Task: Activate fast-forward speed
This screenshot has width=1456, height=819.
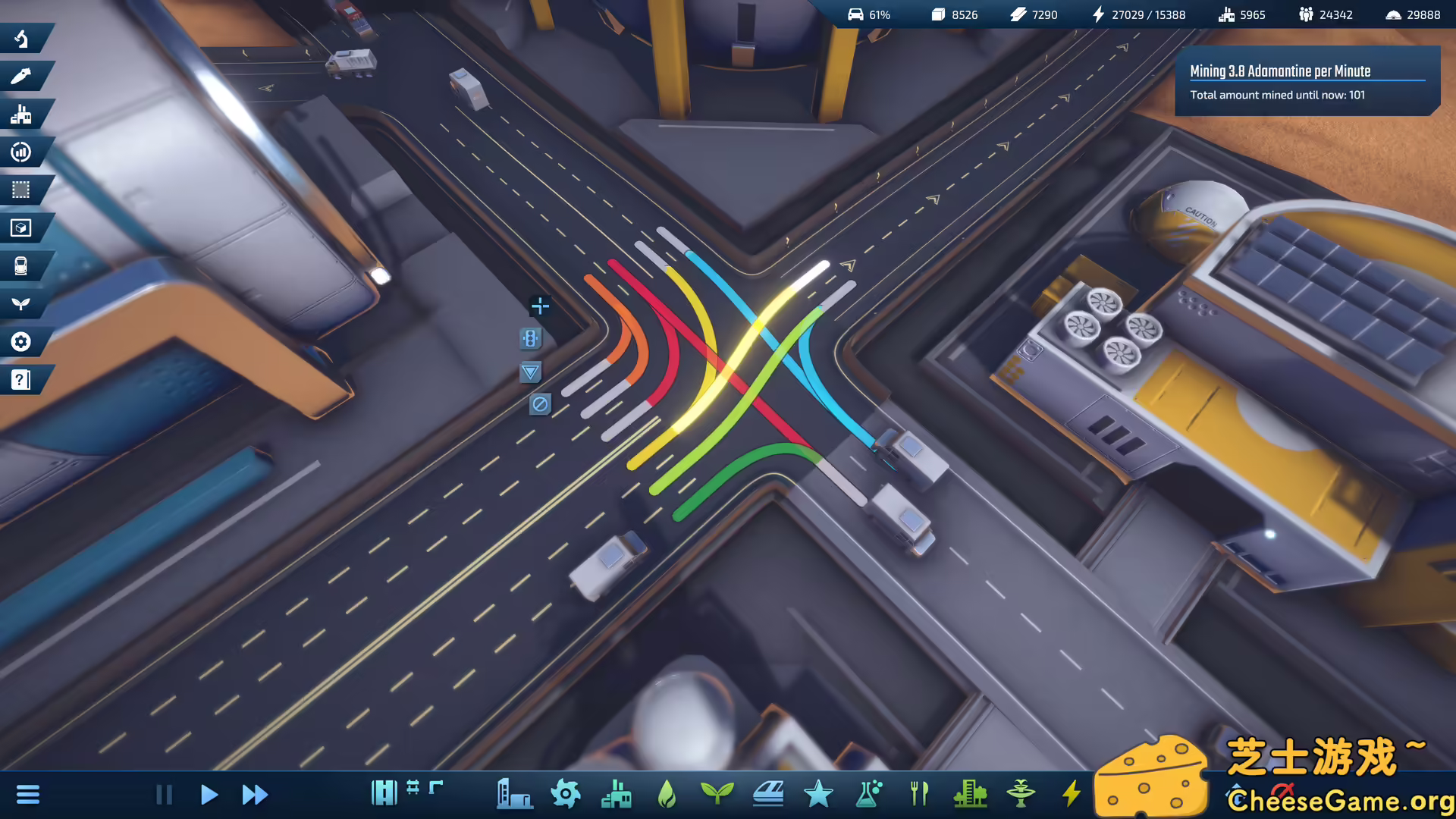Action: tap(255, 795)
